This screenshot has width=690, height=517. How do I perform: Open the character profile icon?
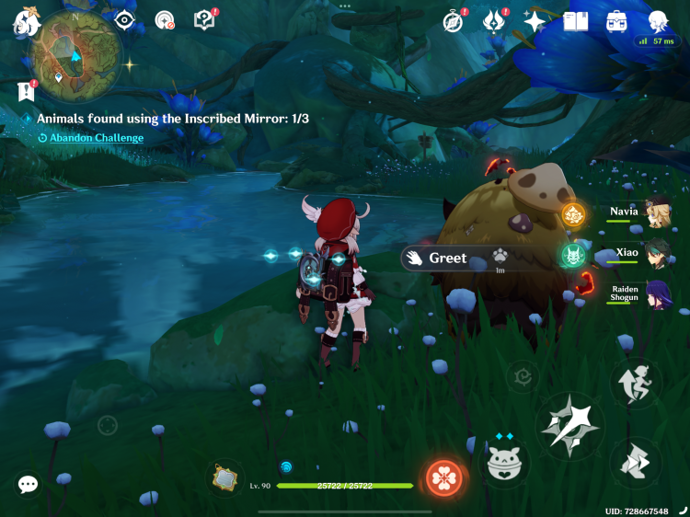point(657,21)
